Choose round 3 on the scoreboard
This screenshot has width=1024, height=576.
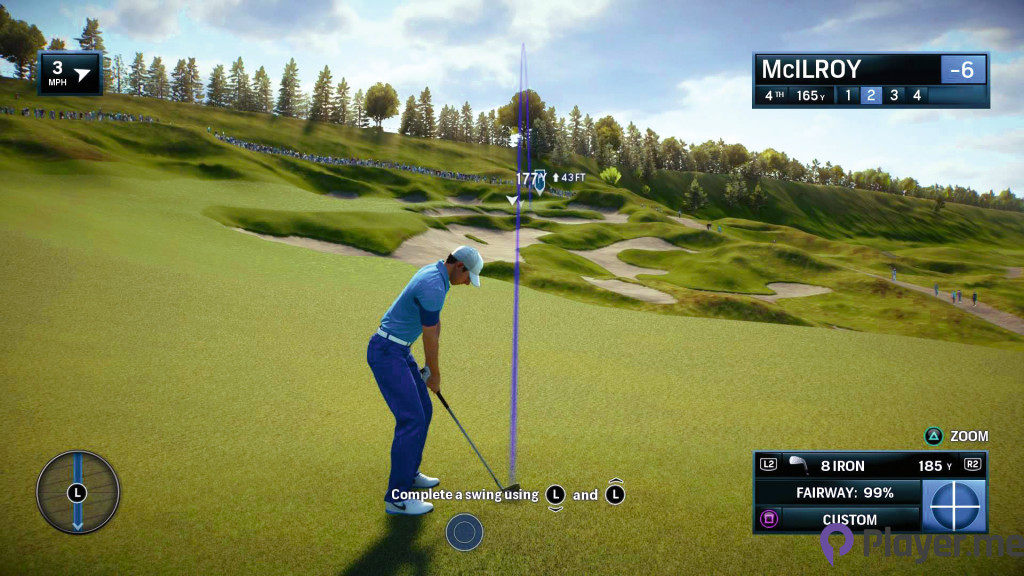(x=894, y=96)
